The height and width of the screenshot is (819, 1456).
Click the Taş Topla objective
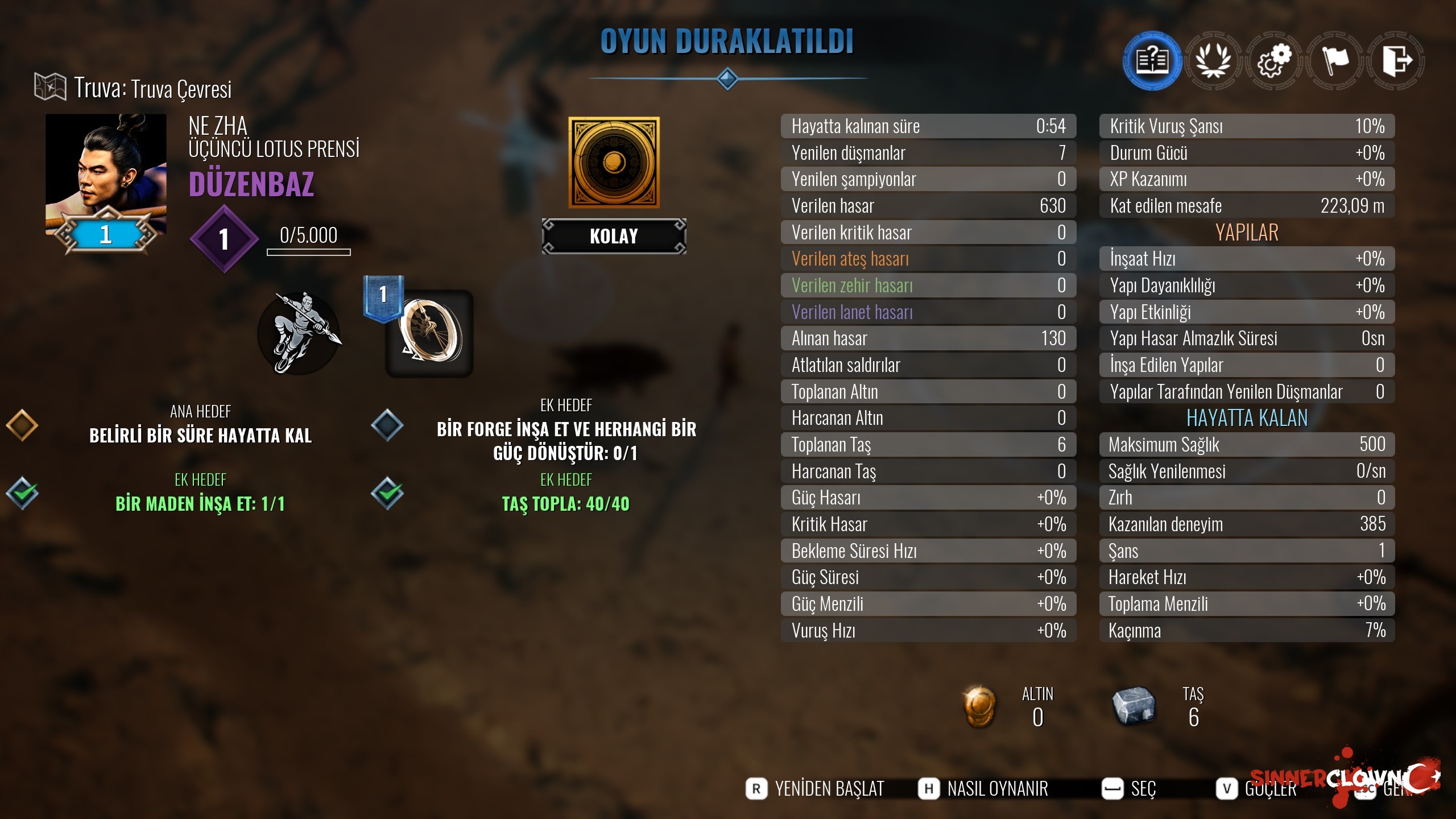(x=566, y=503)
